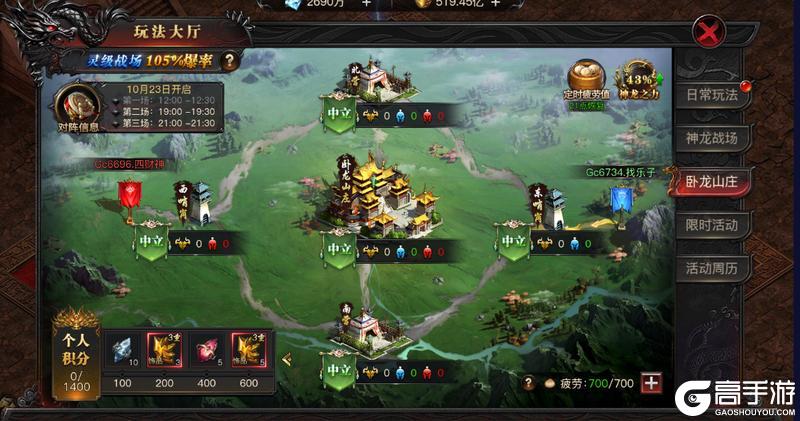Click the question mark beside 灵级战场 105%爆率

coord(230,61)
